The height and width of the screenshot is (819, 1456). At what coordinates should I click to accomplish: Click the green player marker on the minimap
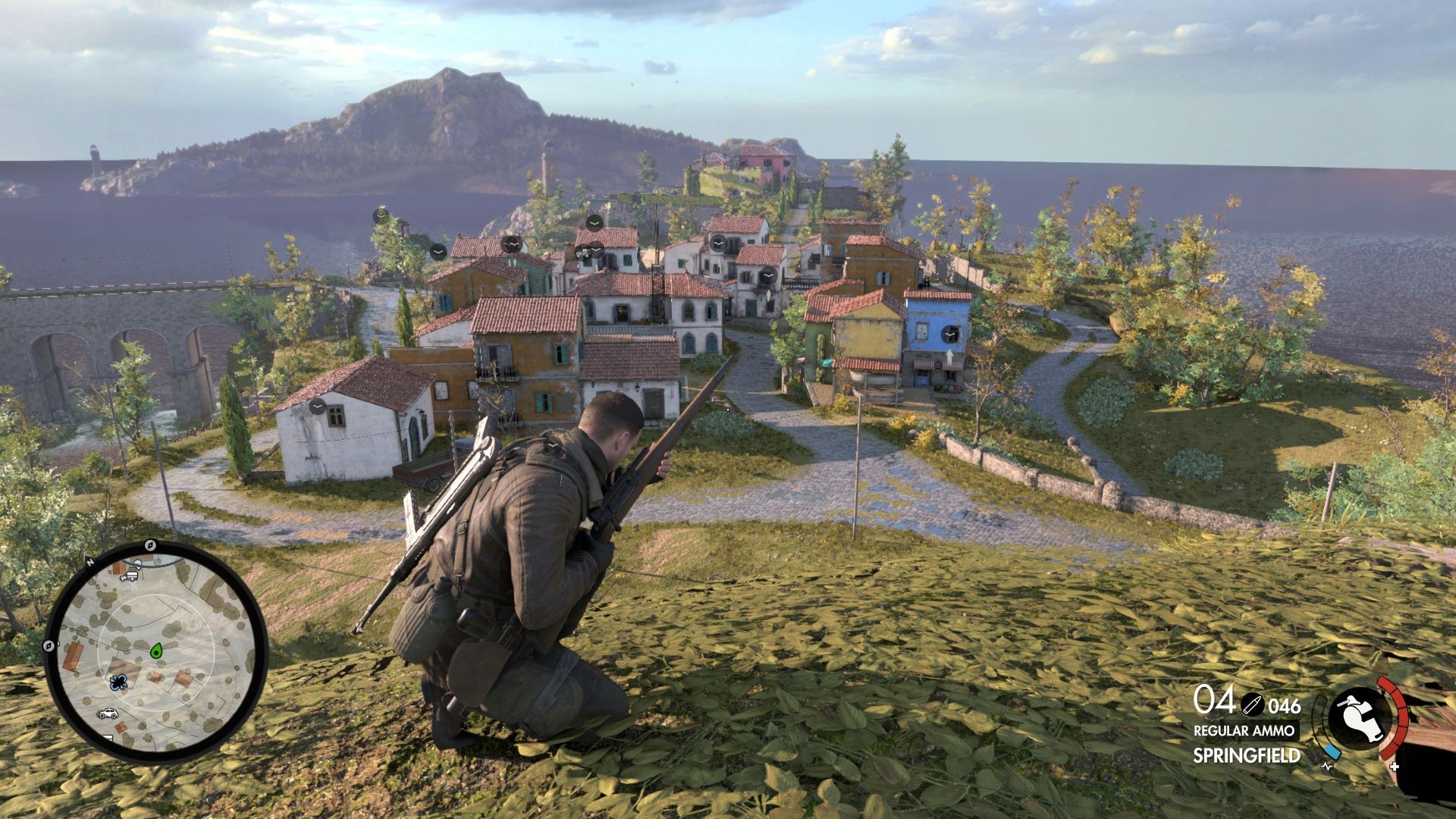(157, 650)
